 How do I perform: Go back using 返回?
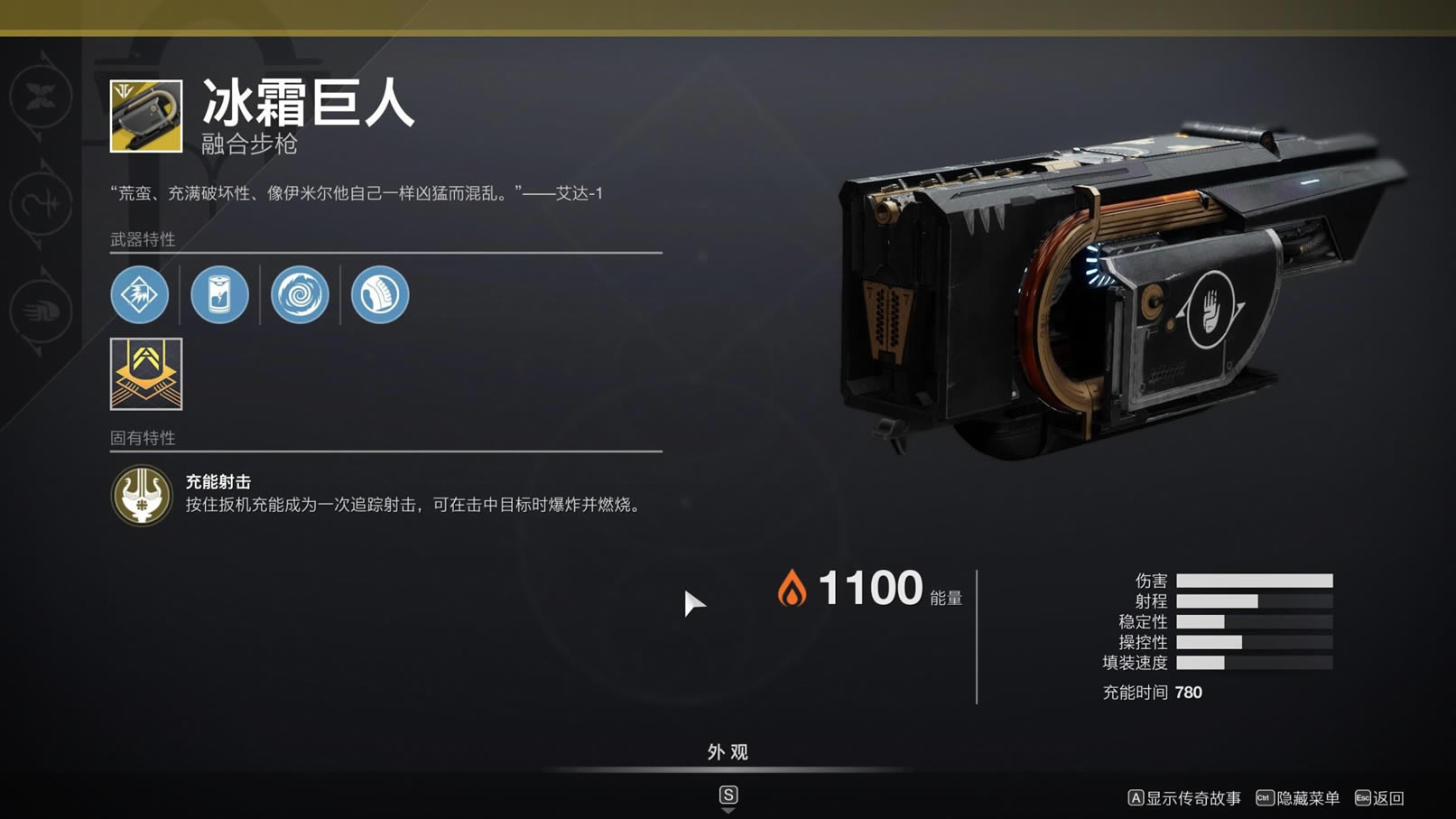click(1380, 798)
